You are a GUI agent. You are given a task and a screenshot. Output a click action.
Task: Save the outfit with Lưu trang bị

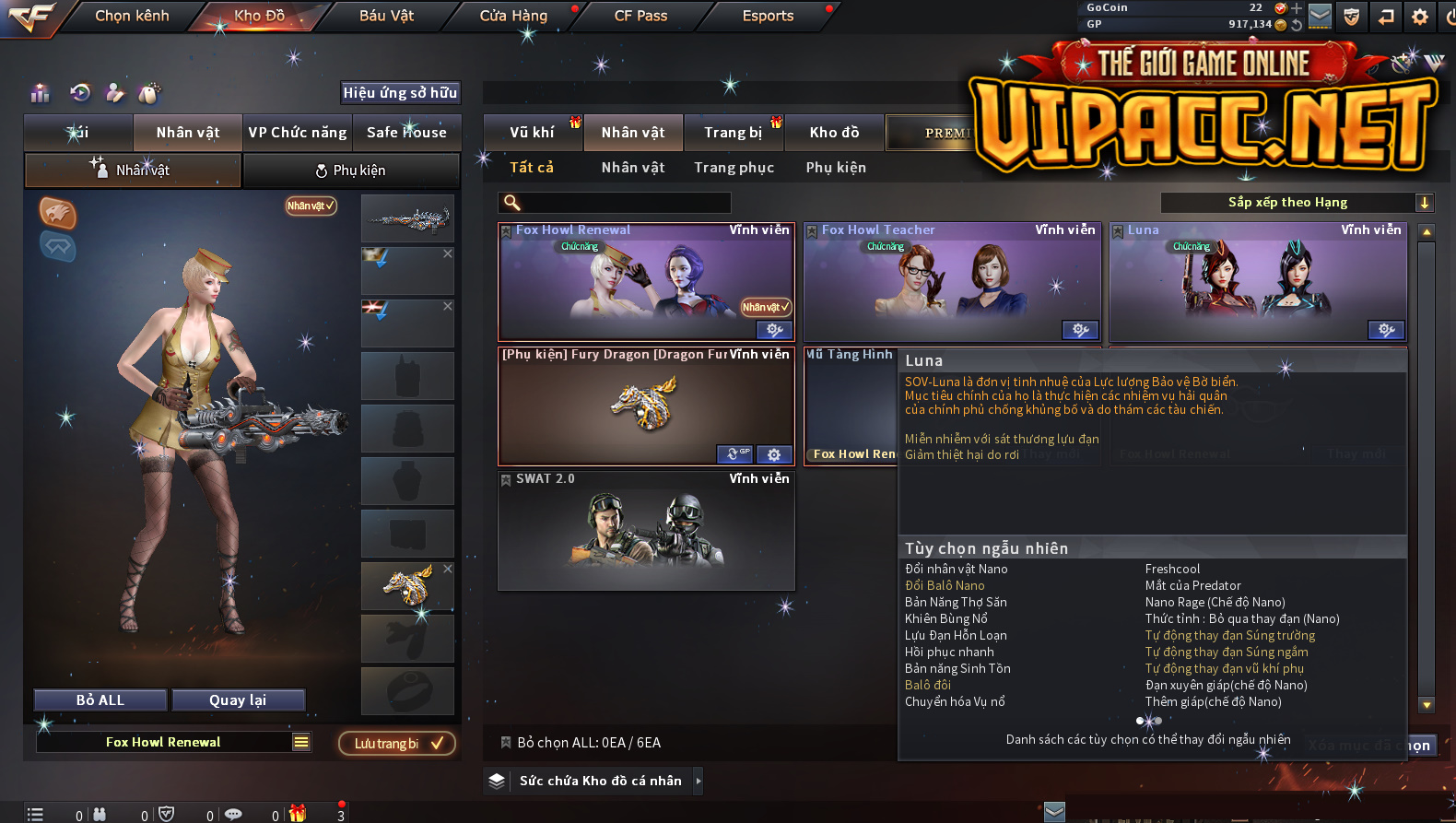pyautogui.click(x=397, y=744)
